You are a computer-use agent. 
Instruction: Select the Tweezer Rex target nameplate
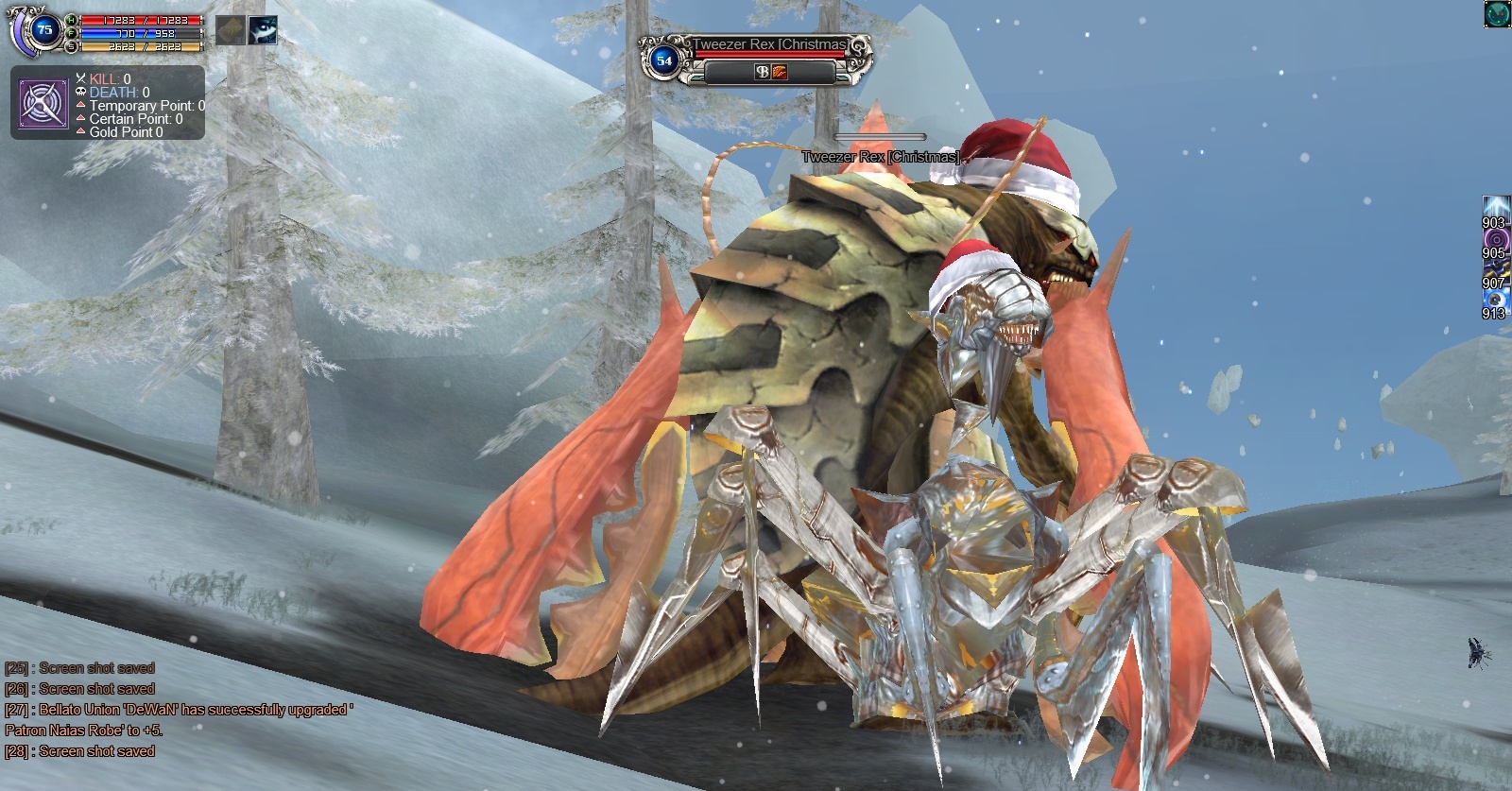[x=768, y=44]
